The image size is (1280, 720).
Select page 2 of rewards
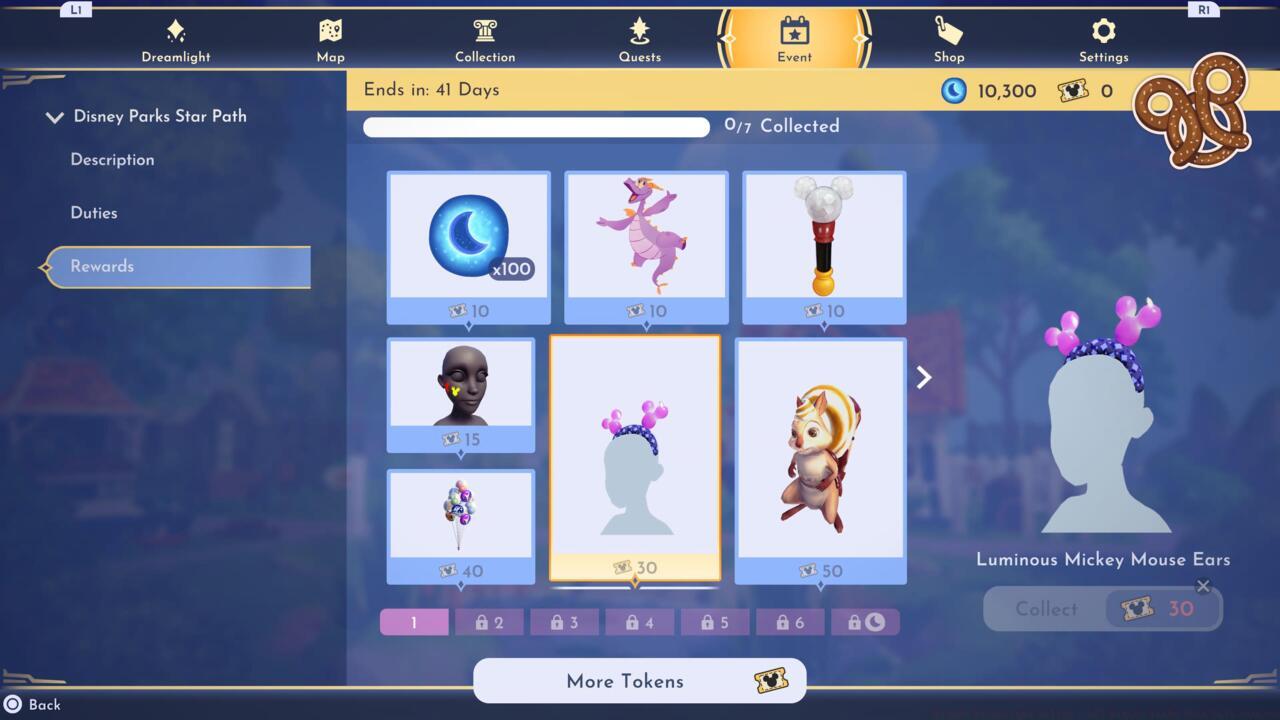[x=489, y=622]
